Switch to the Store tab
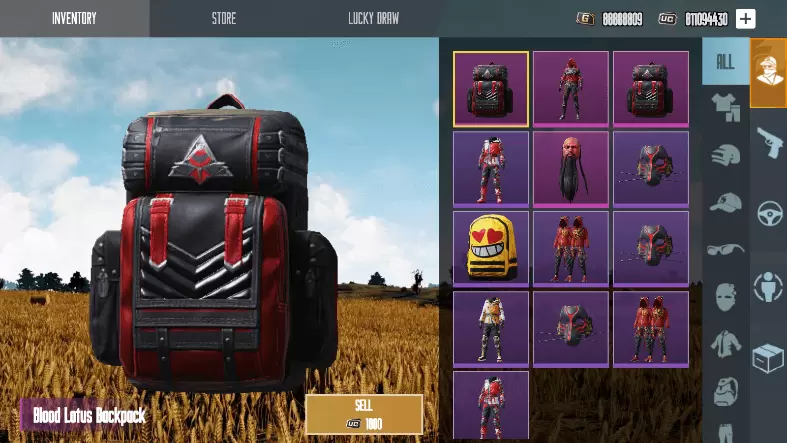 (224, 18)
